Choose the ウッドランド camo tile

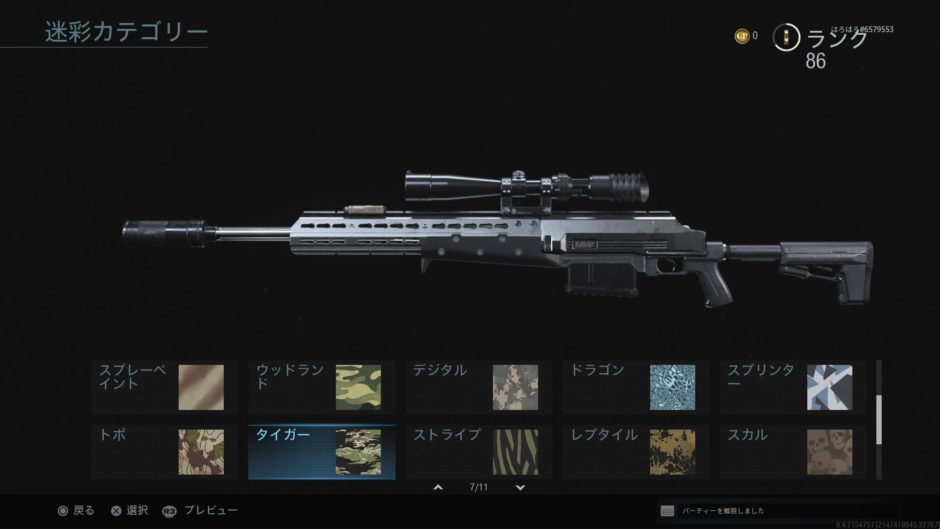pos(322,387)
